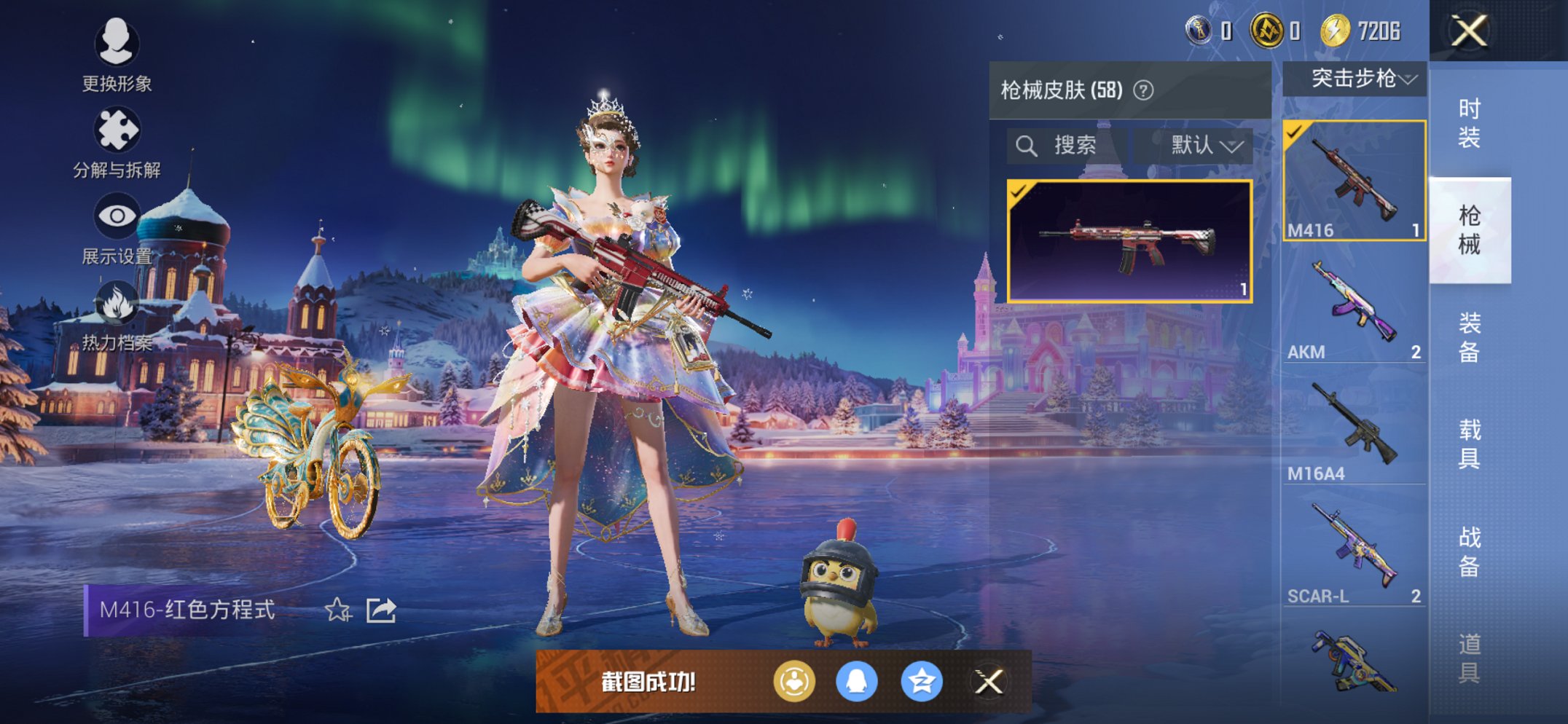The width and height of the screenshot is (1568, 724).
Task: Select the red M416 skin thumbnail
Action: [1129, 240]
